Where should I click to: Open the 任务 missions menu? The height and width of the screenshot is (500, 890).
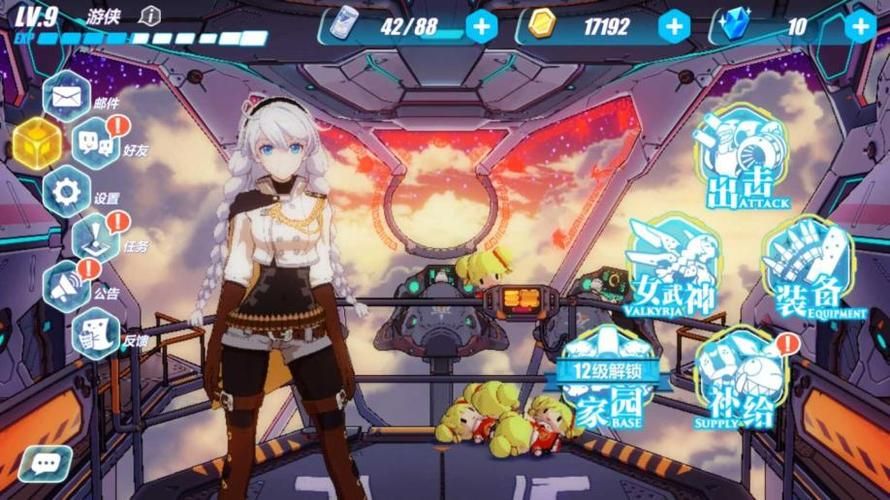(97, 238)
